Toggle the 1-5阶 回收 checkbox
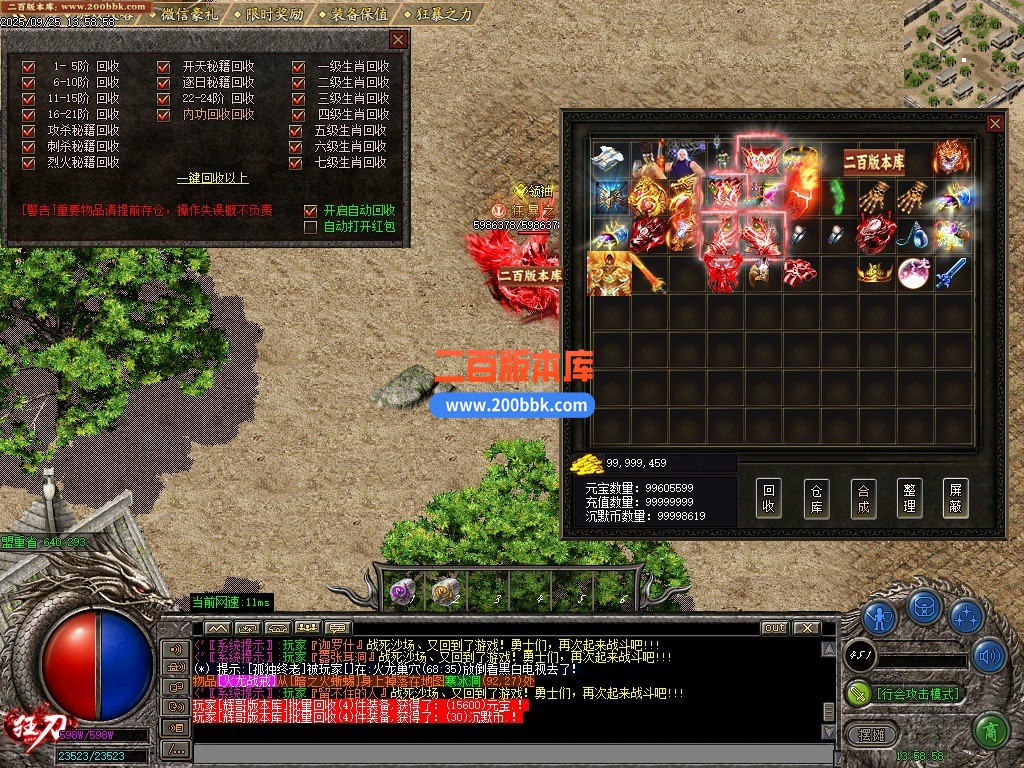 point(28,67)
